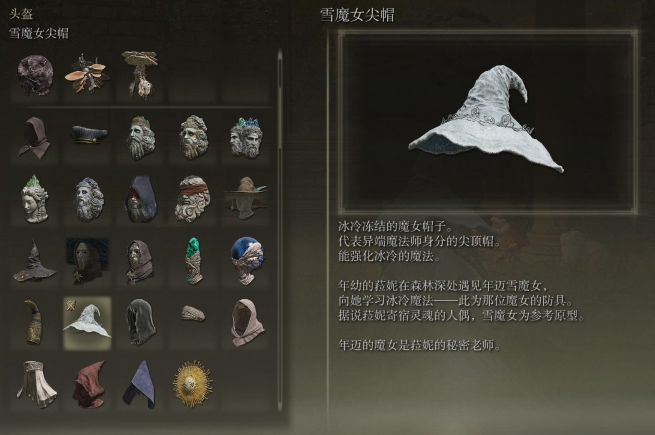This screenshot has width=655, height=435.
Task: Choose the dark purple rocky helm
Action: pyautogui.click(x=37, y=73)
